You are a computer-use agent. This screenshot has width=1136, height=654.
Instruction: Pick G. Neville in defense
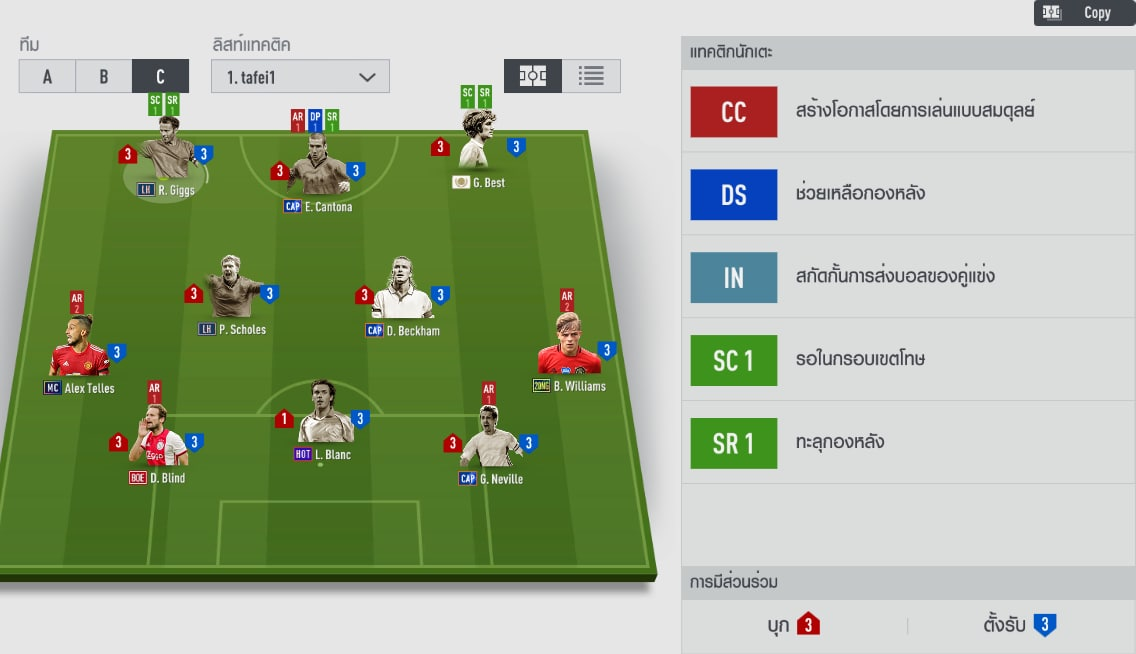pyautogui.click(x=490, y=442)
